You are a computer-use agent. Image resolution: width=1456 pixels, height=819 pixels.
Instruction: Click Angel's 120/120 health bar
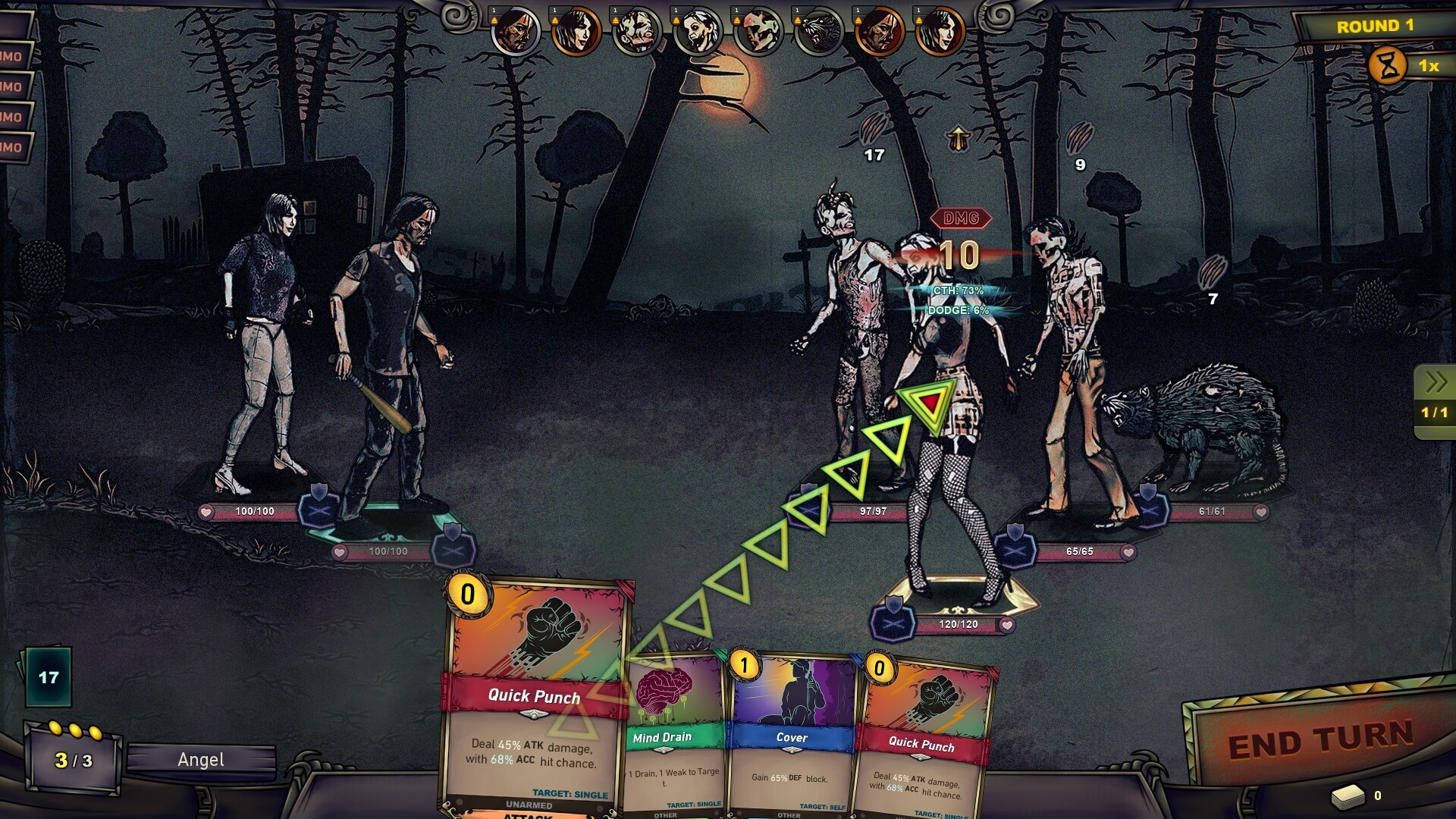[958, 624]
